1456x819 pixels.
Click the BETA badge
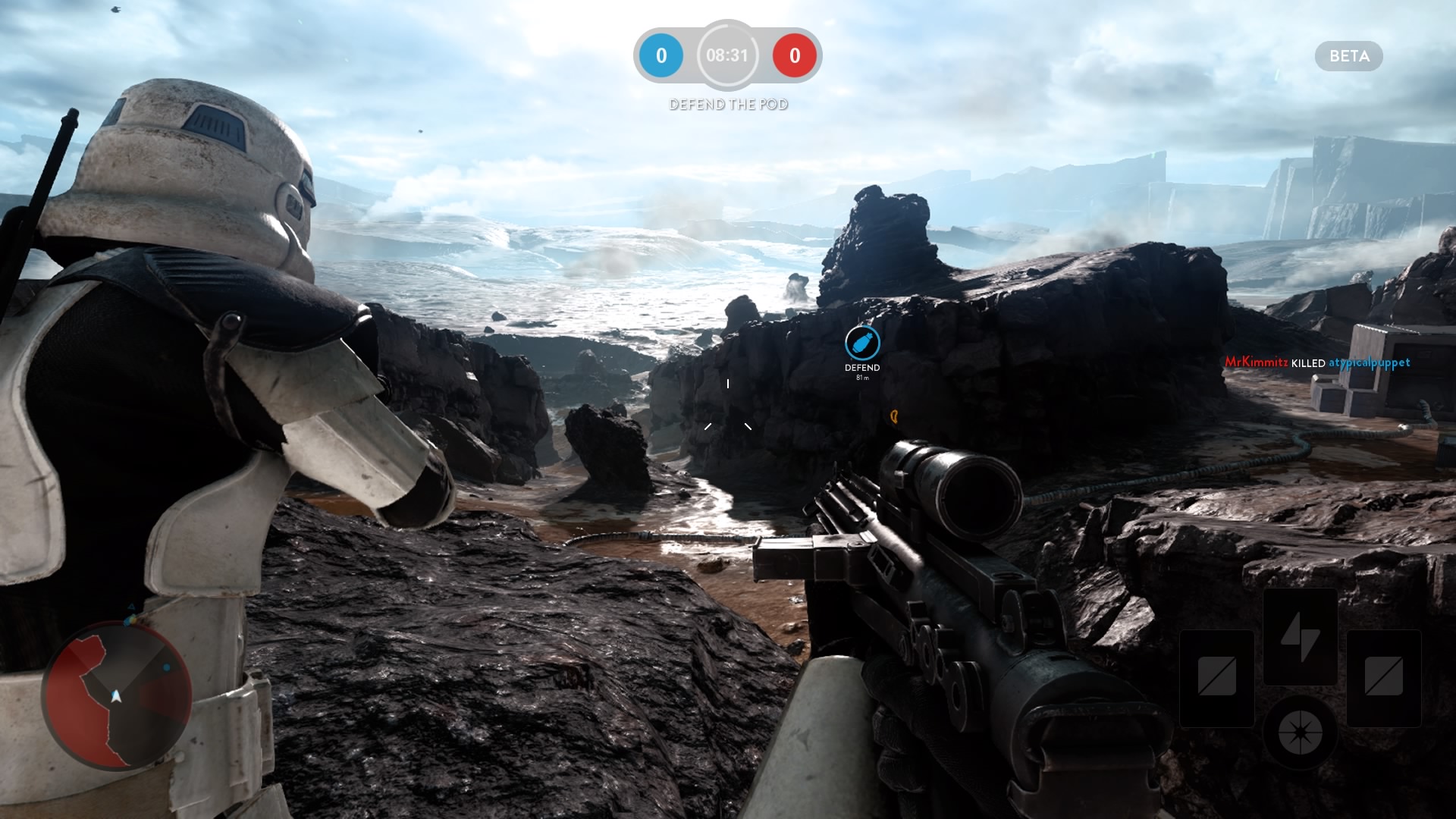click(1348, 56)
